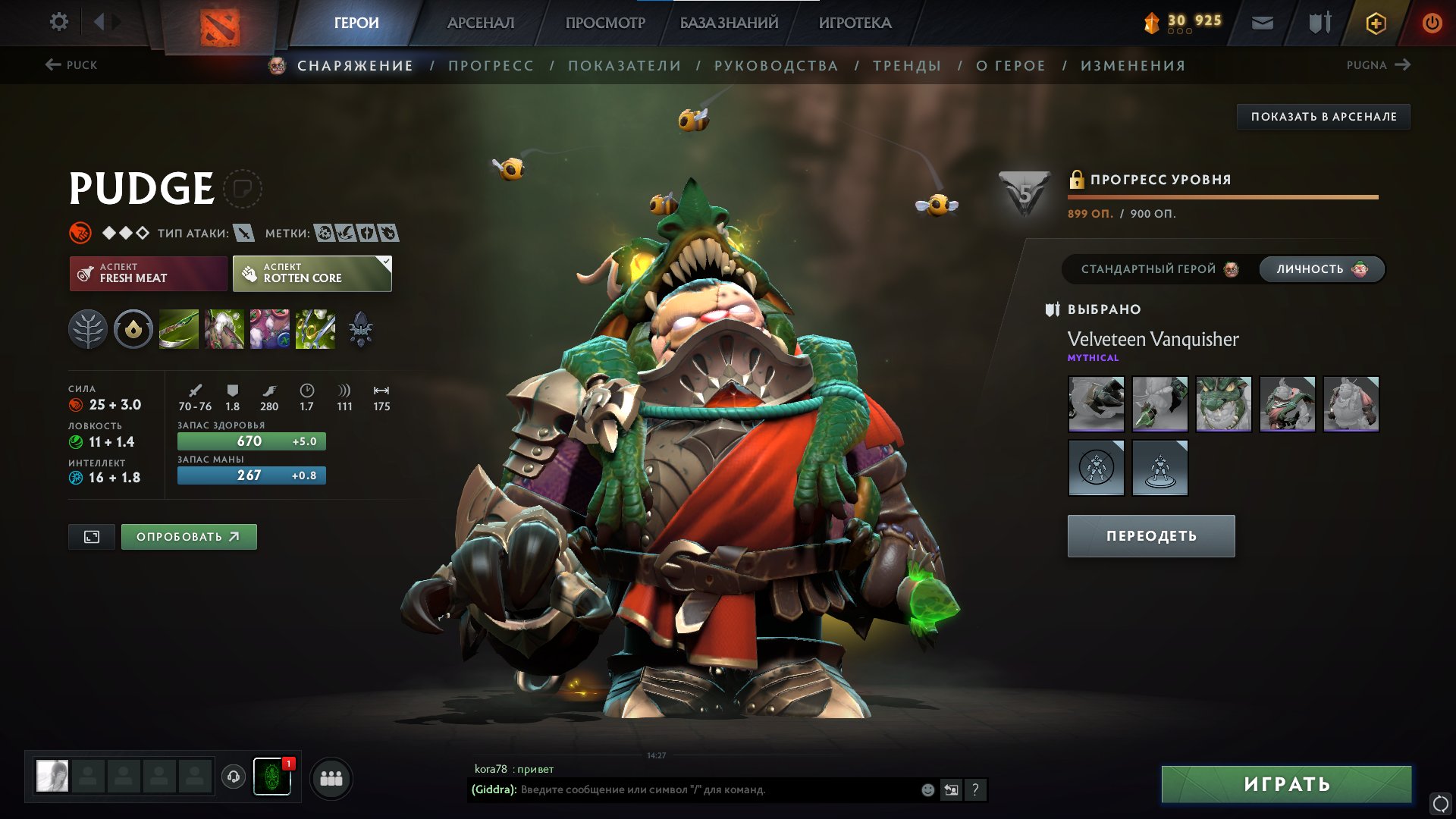This screenshot has width=1456, height=819.
Task: Click the Rot ability icon
Action: [x=224, y=330]
